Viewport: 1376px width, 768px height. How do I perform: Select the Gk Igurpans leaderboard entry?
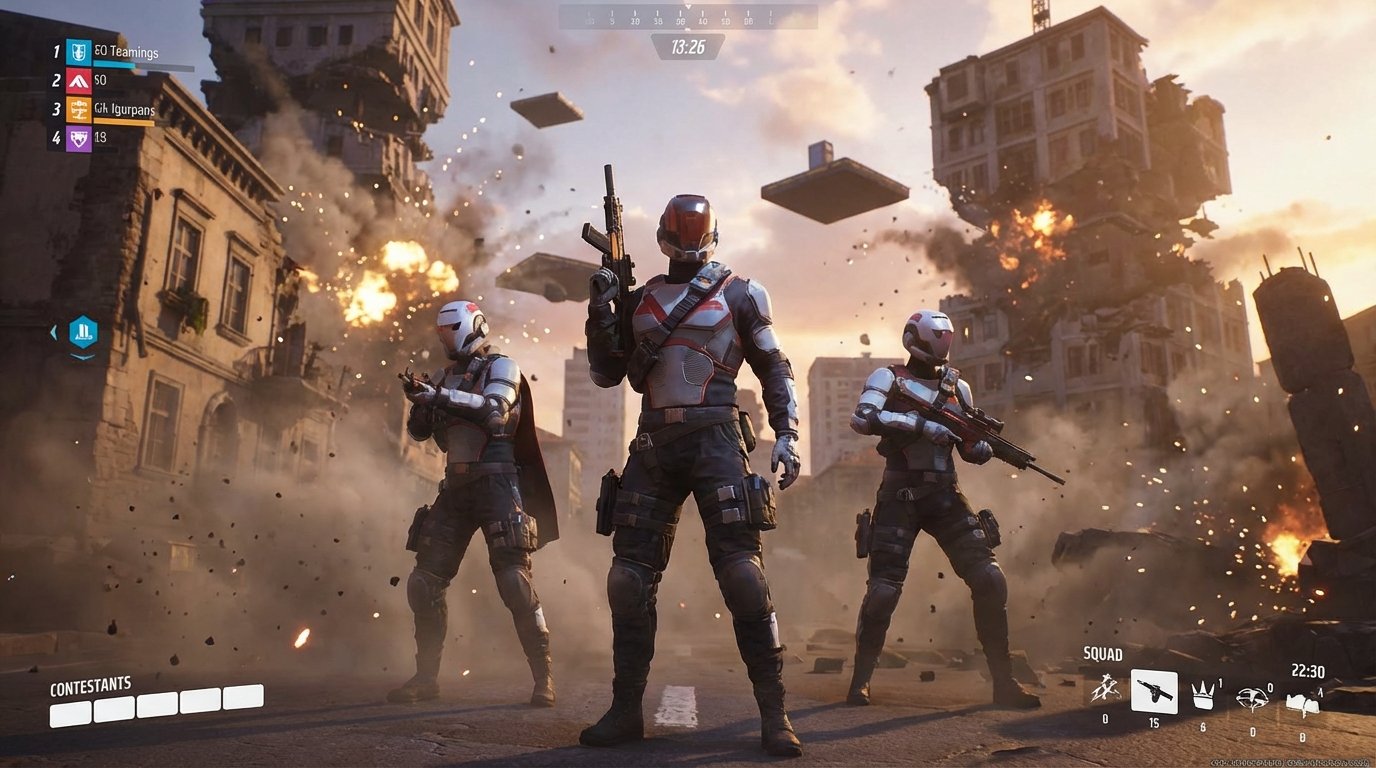click(123, 110)
